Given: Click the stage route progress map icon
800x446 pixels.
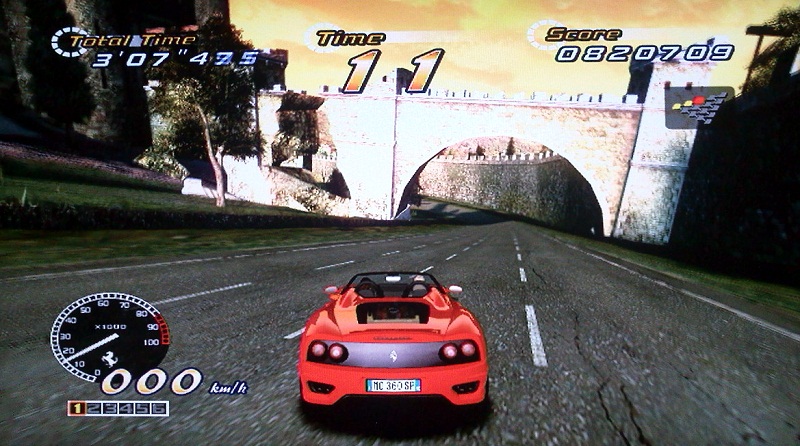Looking at the screenshot, I should tap(699, 106).
